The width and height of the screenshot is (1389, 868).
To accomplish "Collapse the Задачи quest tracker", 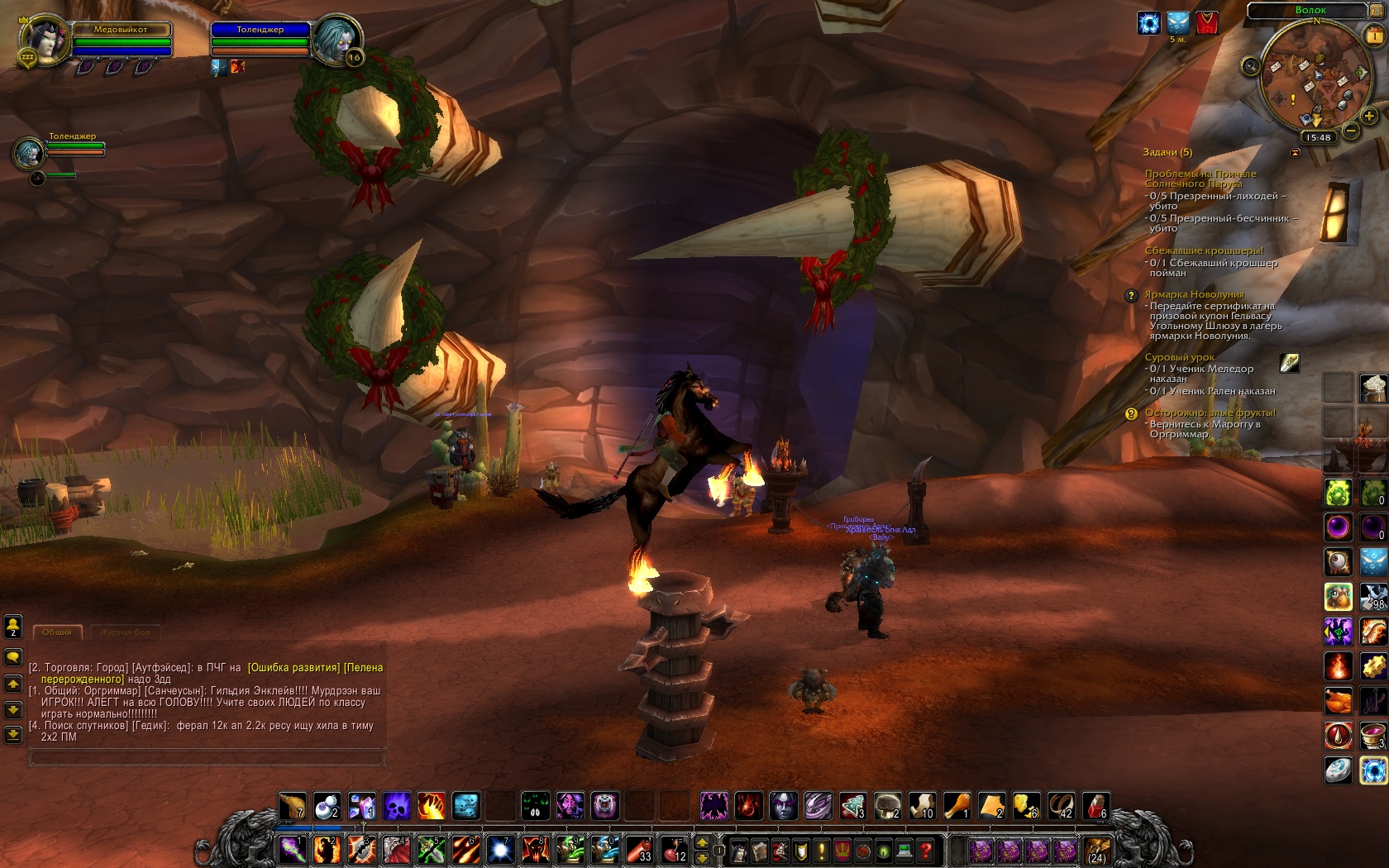I will (1295, 153).
